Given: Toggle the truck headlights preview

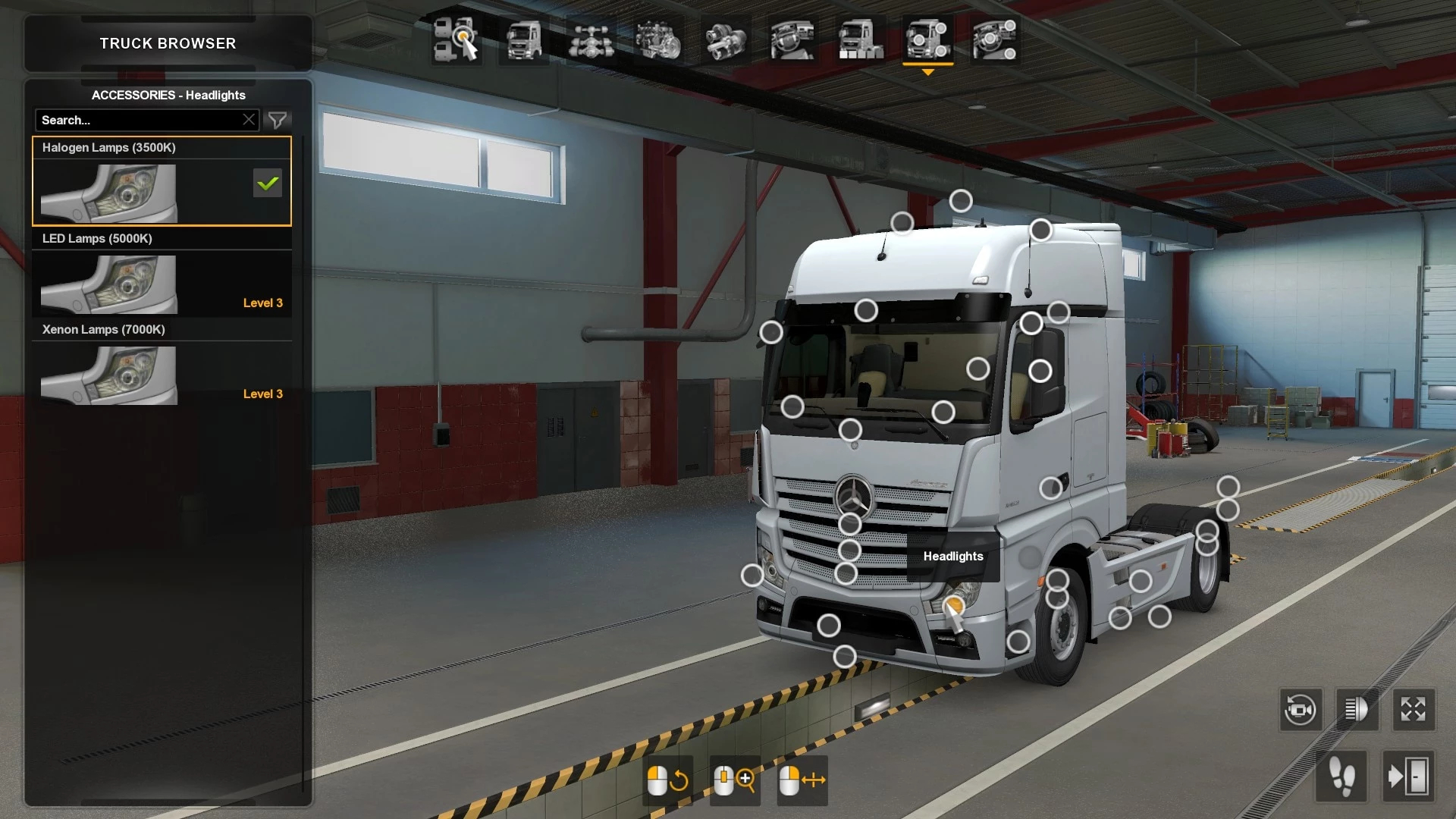Looking at the screenshot, I should 1357,711.
